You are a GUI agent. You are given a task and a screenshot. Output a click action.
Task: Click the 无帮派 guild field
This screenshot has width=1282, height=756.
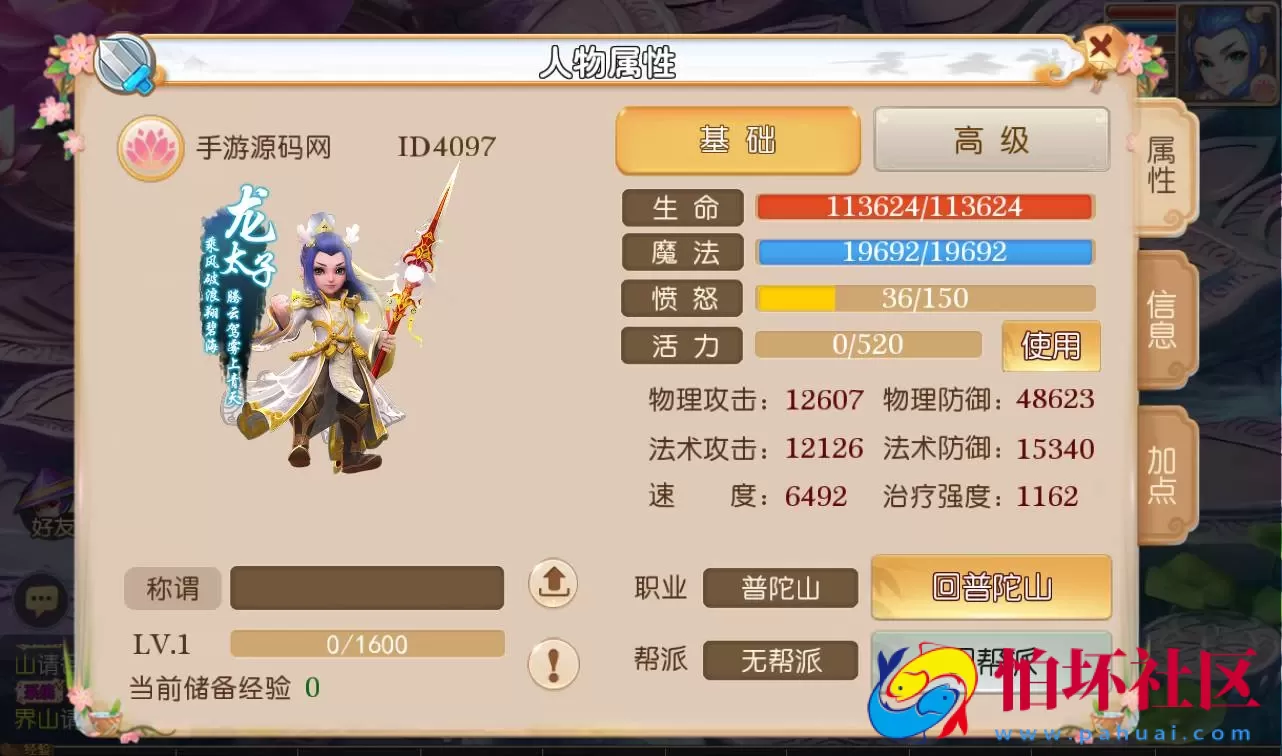780,660
